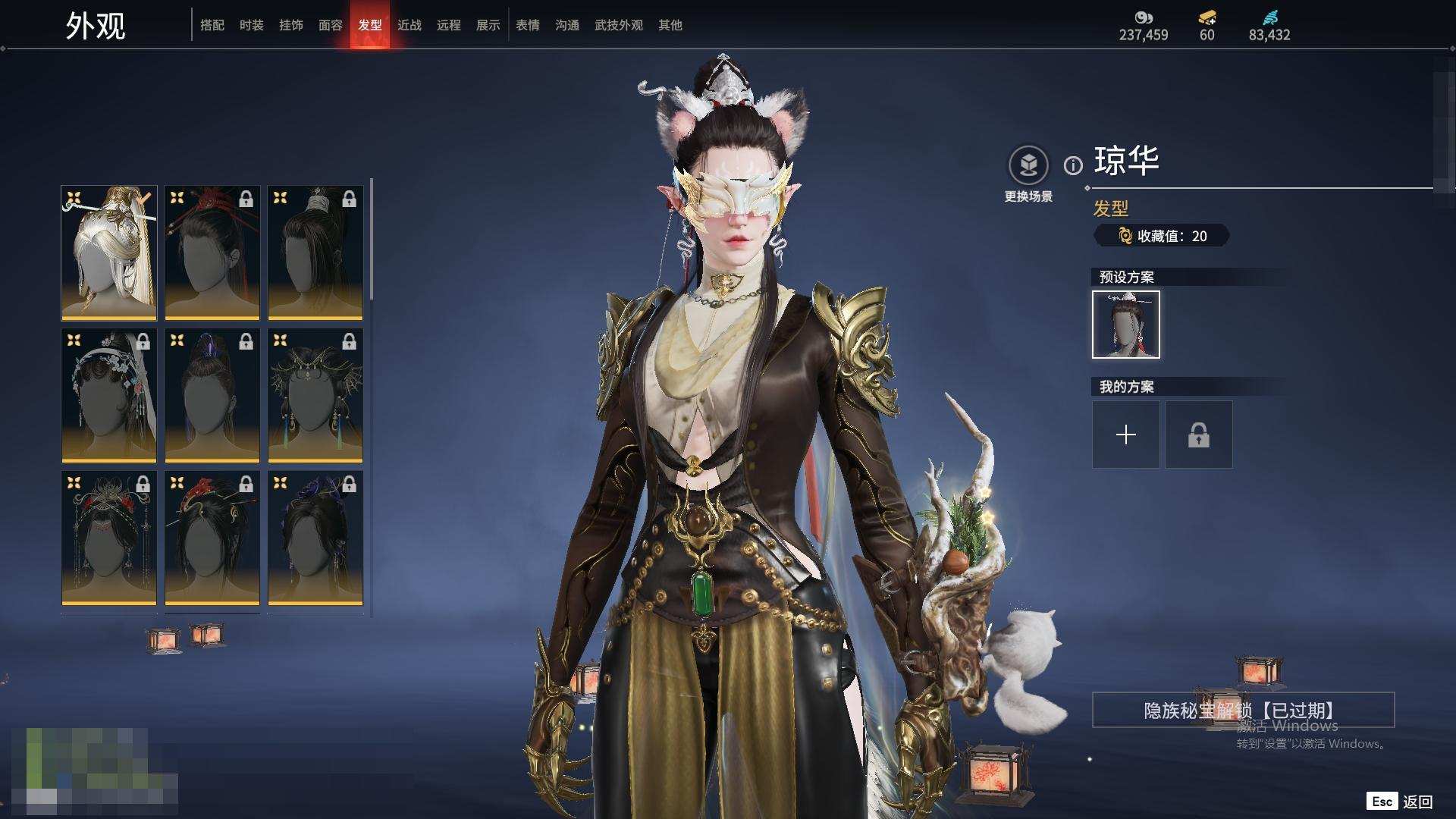Image resolution: width=1456 pixels, height=819 pixels.
Task: Go to the 面容 tab
Action: pos(331,25)
